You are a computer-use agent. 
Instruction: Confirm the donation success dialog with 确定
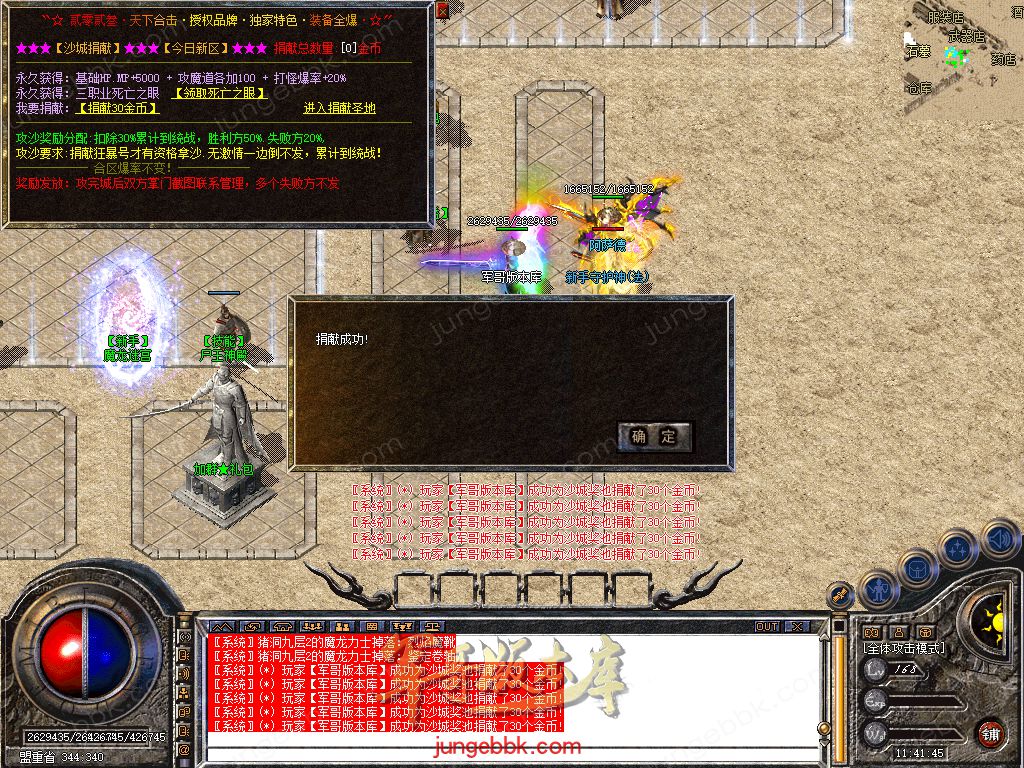[x=655, y=436]
